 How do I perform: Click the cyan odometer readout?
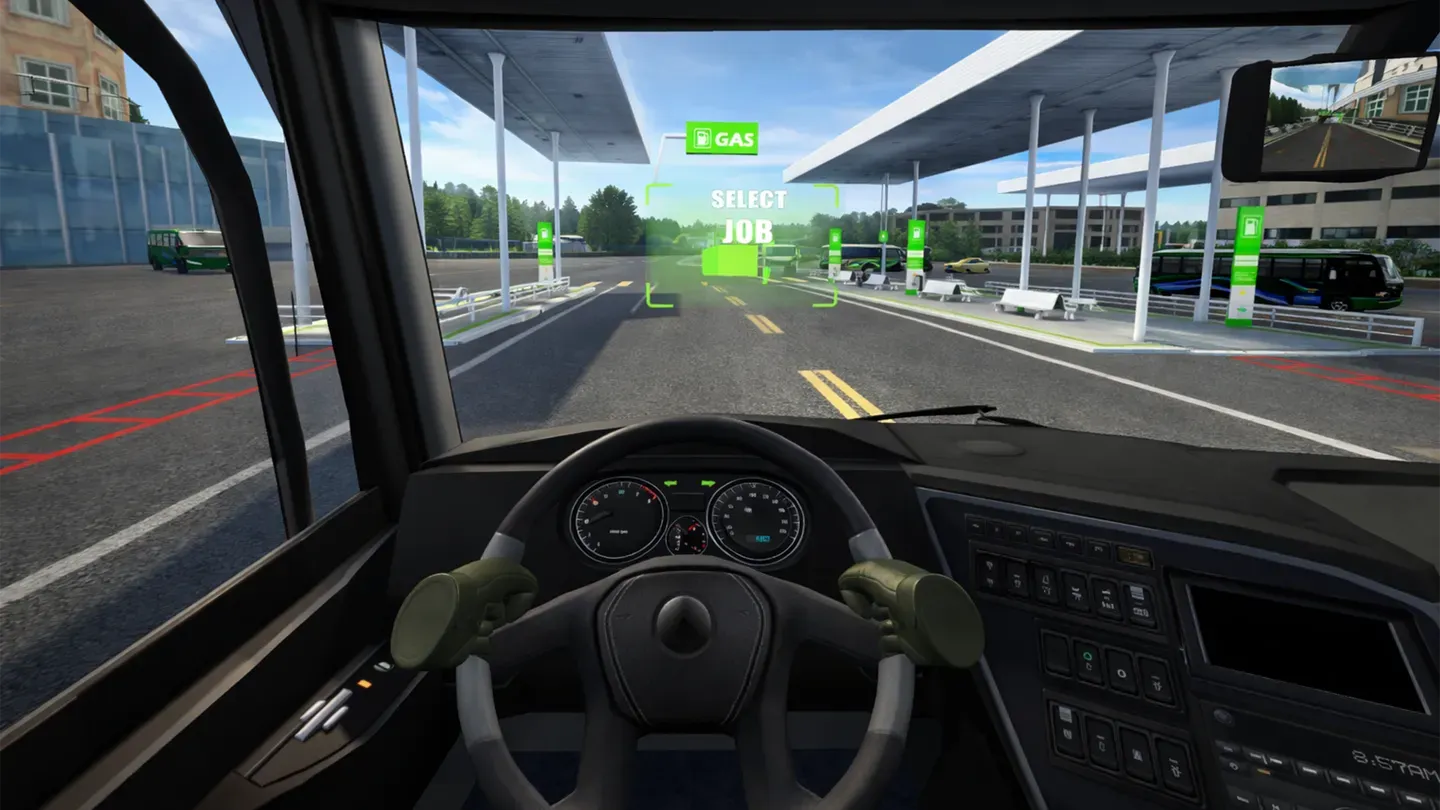point(763,538)
